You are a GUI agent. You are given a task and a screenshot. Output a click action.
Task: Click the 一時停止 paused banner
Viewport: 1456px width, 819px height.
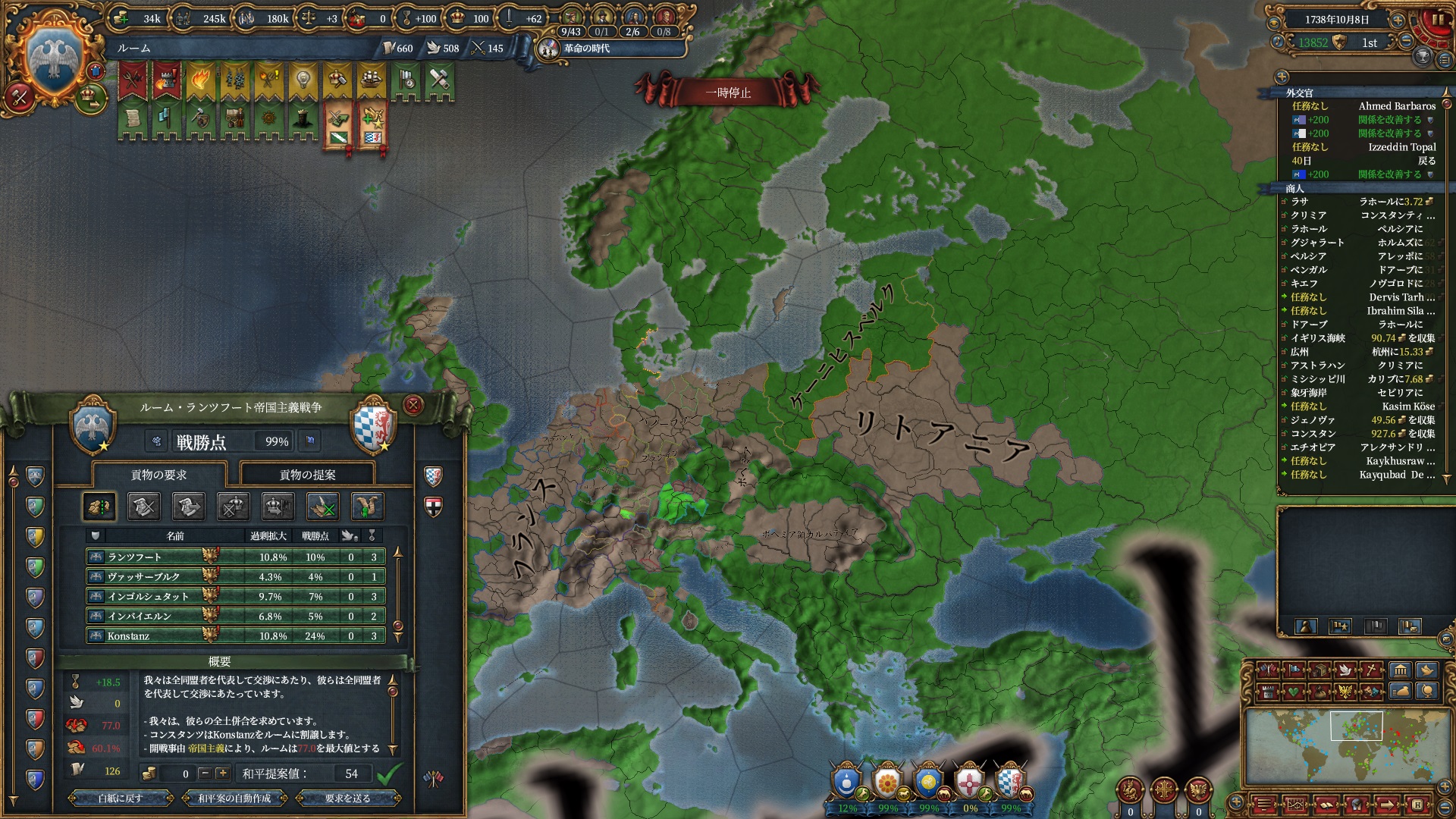727,93
